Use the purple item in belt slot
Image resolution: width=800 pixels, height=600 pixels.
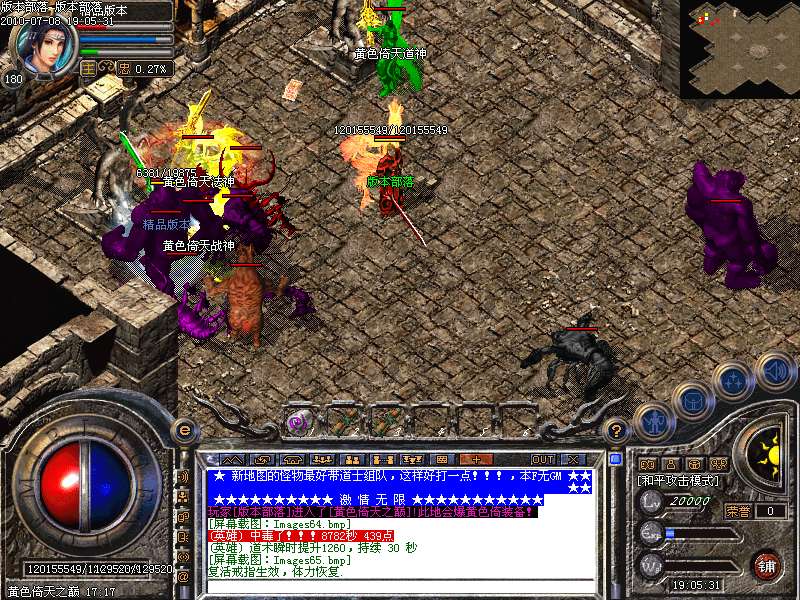coord(297,422)
